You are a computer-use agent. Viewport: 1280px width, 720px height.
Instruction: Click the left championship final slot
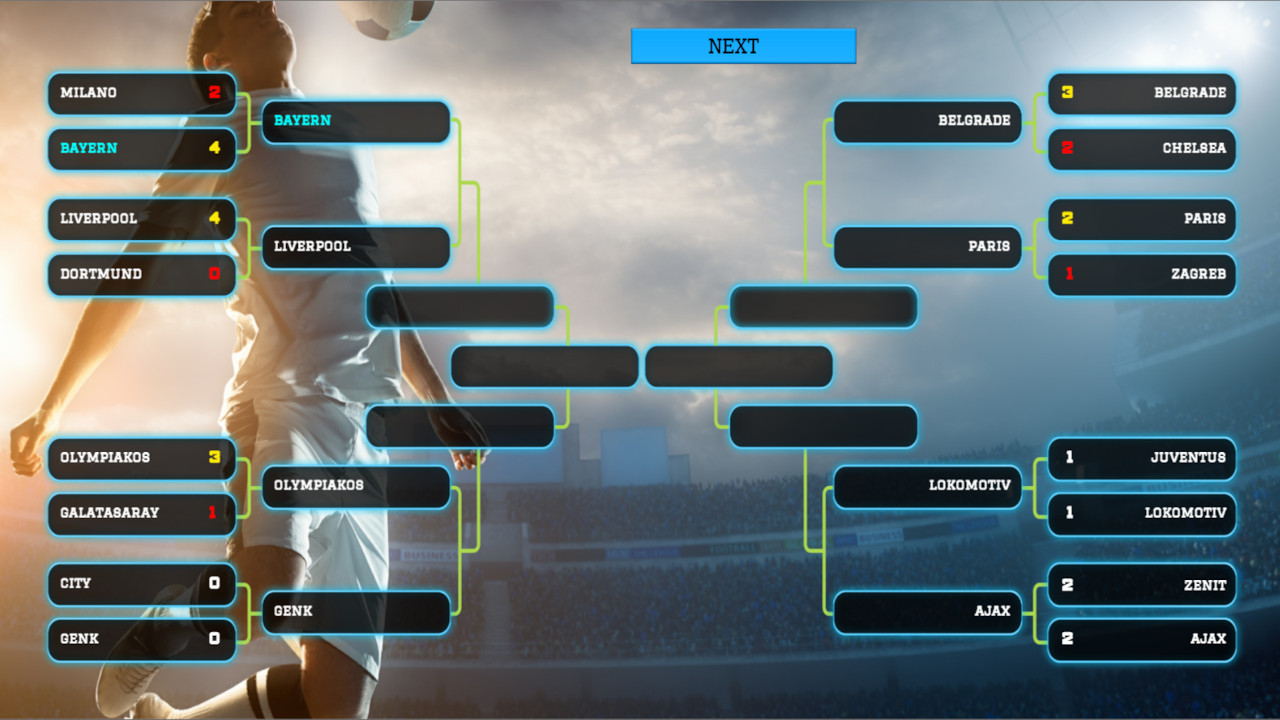coord(544,367)
